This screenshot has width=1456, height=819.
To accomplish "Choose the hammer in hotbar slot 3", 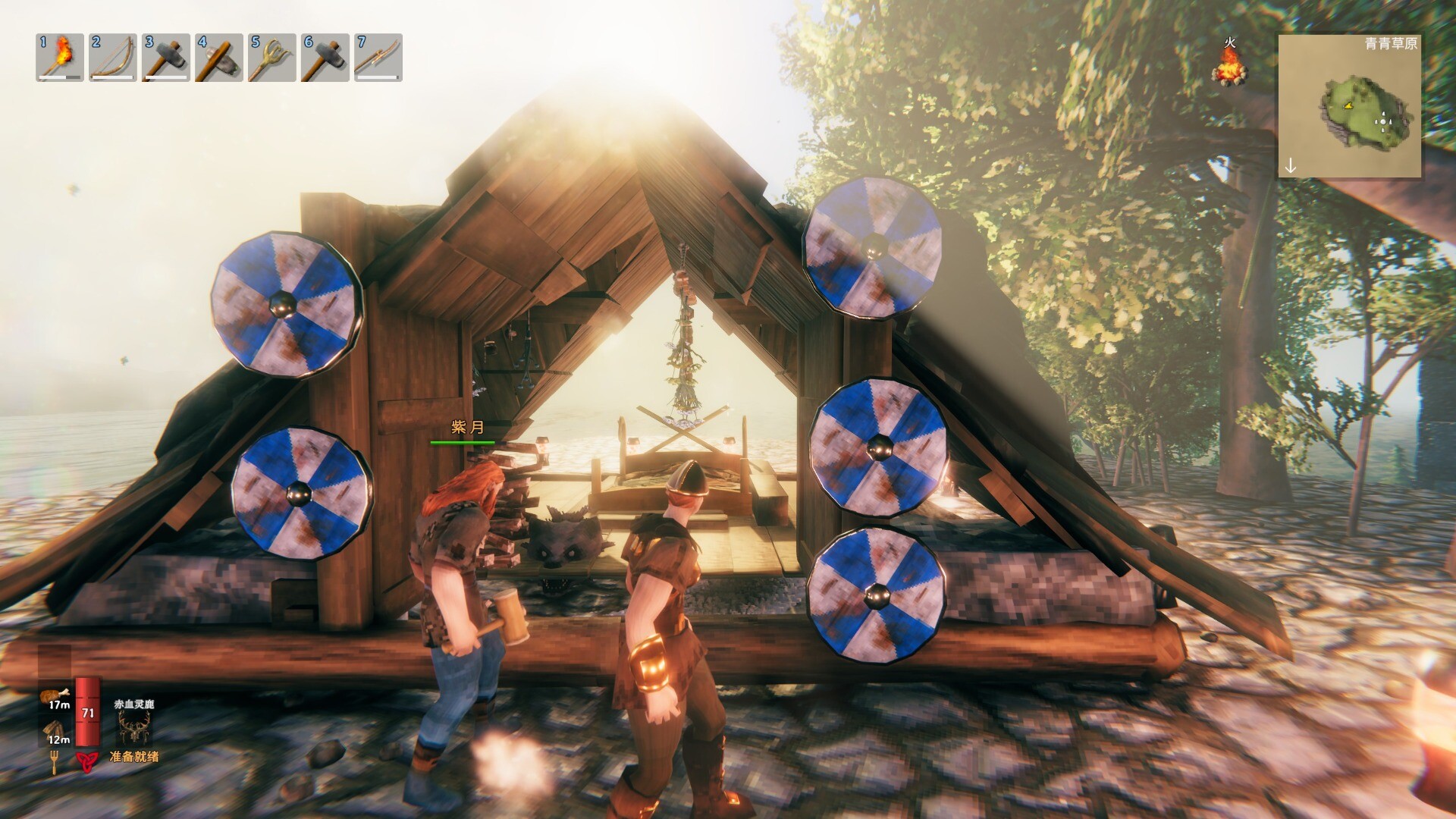I will point(166,57).
